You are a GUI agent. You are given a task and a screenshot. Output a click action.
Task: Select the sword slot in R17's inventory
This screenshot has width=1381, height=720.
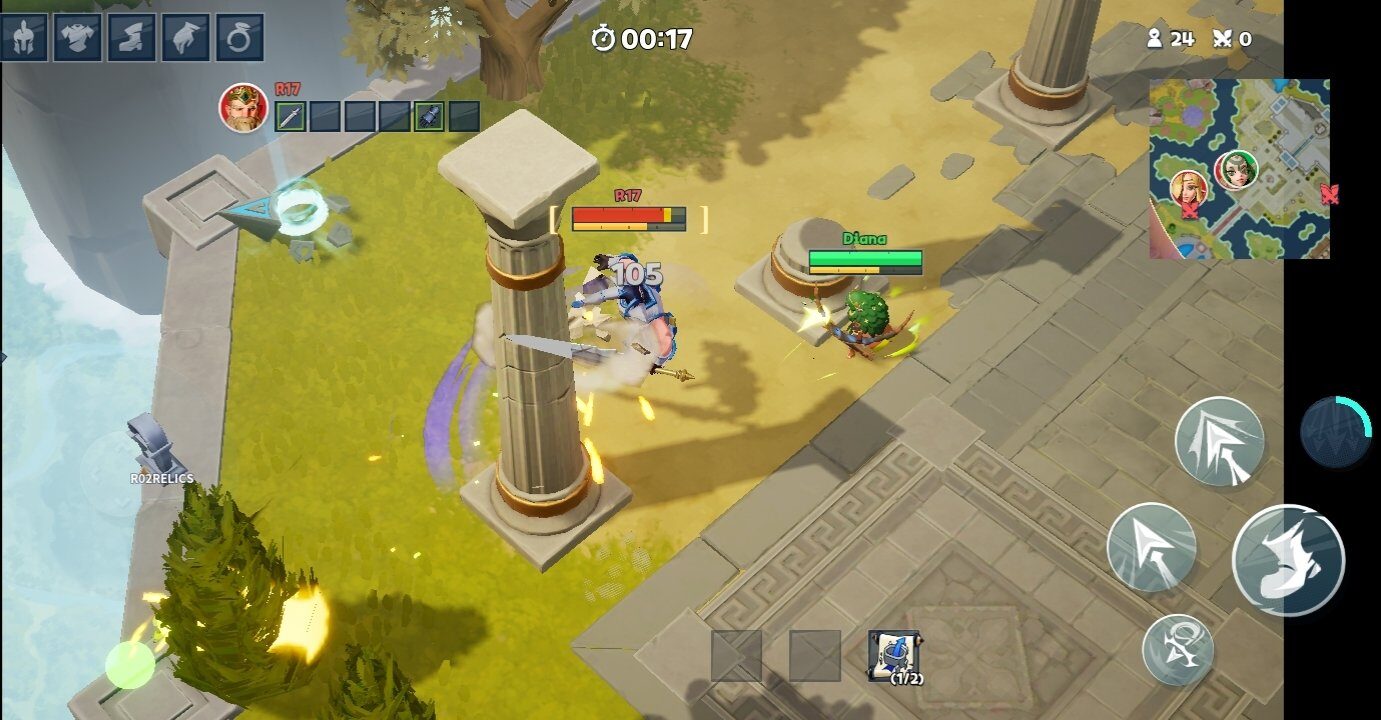pyautogui.click(x=290, y=116)
